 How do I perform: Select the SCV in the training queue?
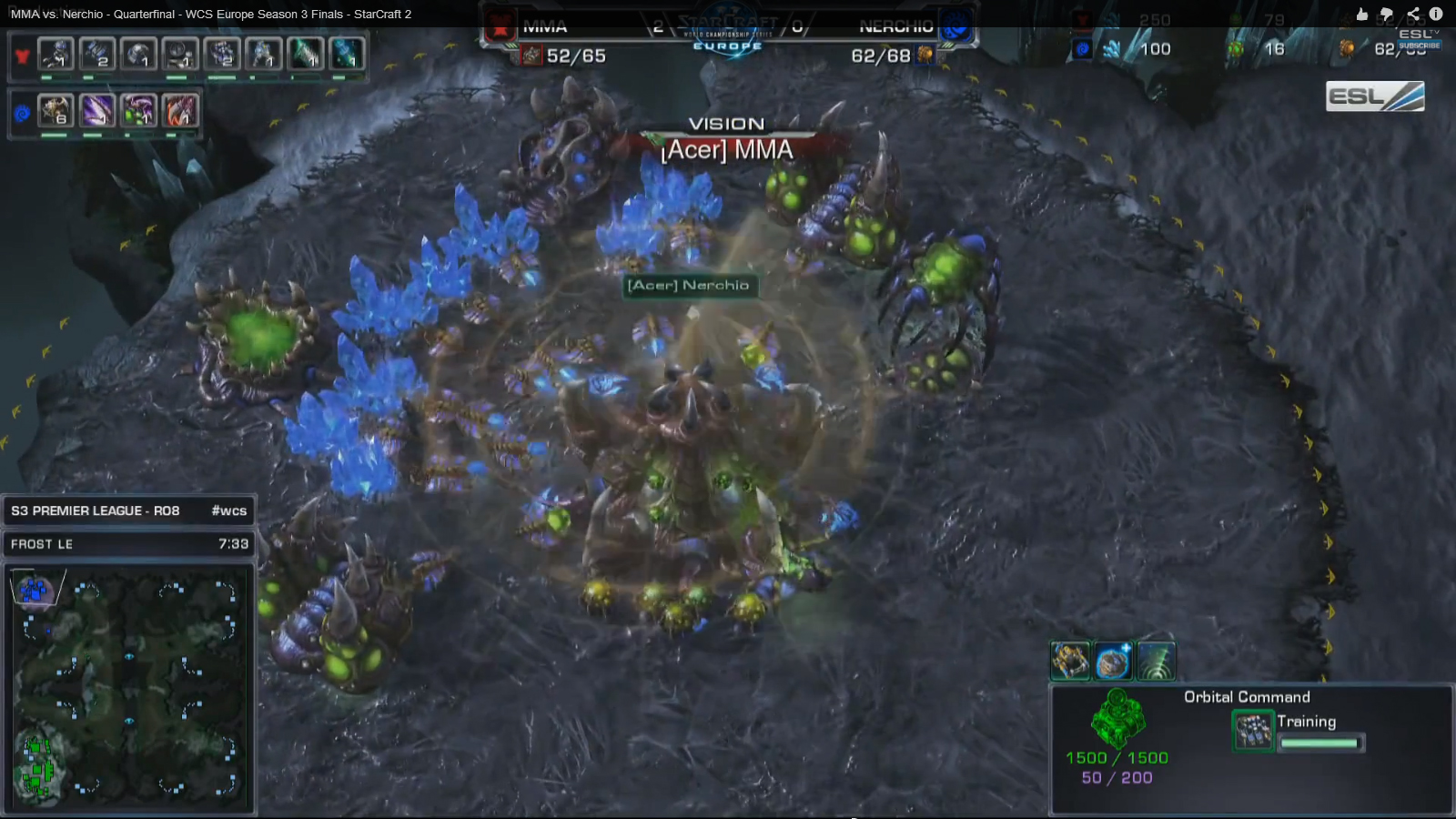coord(1253,731)
